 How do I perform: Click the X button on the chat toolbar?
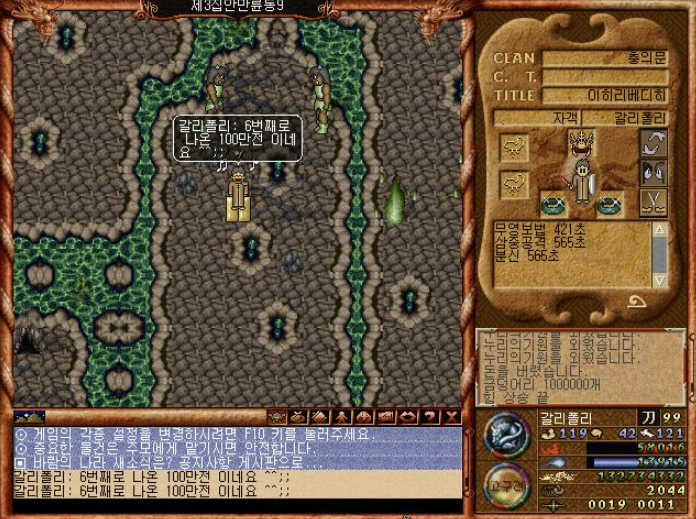click(x=452, y=416)
